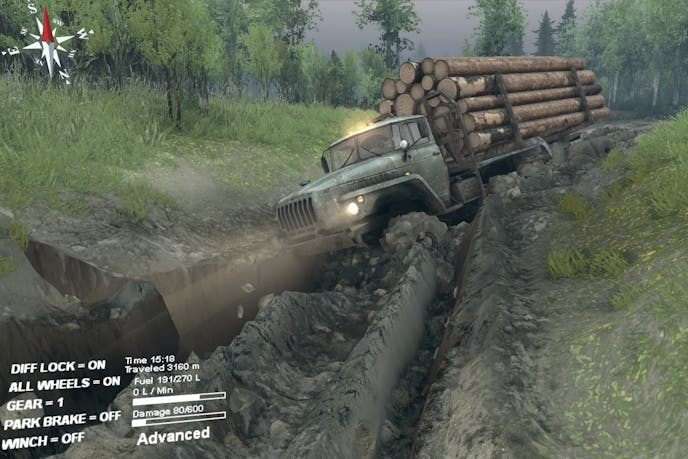The width and height of the screenshot is (688, 459).
Task: Click the compass rose
Action: (48, 41)
